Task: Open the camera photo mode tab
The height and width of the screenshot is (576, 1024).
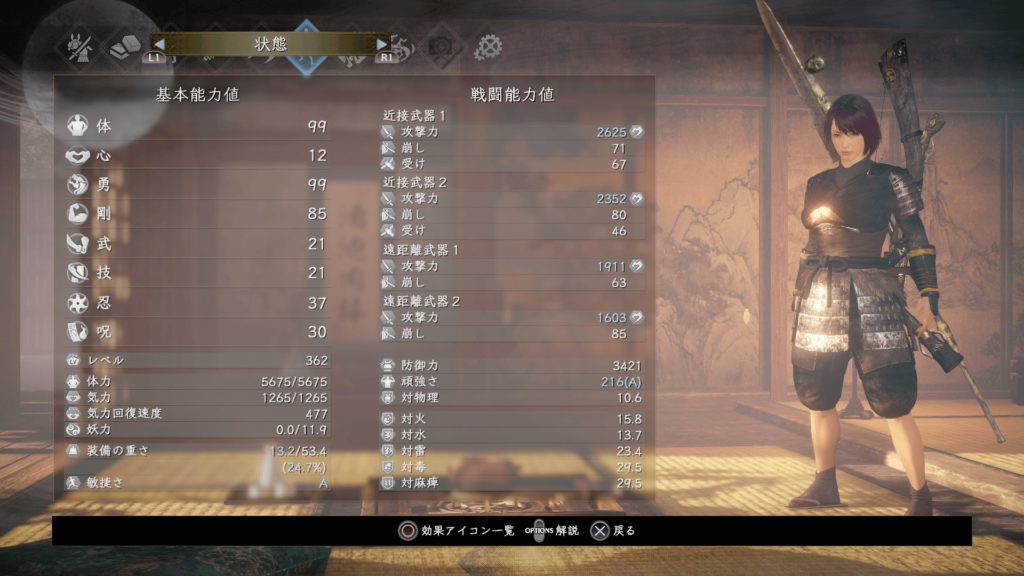Action: (x=441, y=47)
